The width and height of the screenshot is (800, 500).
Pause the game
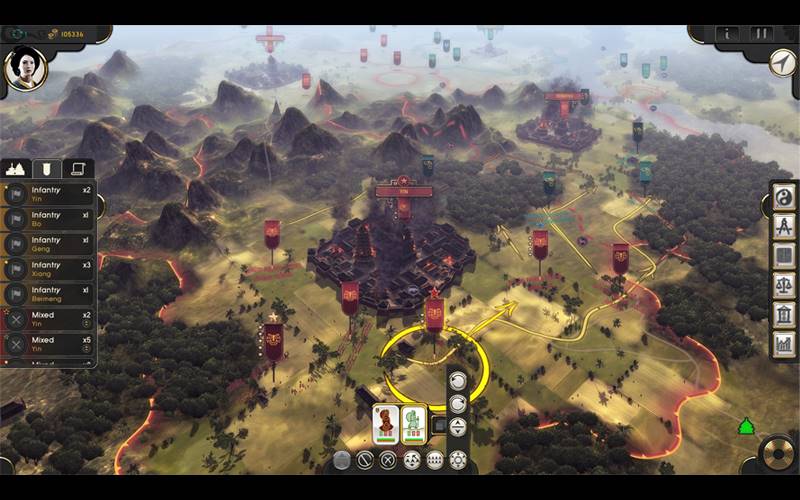click(762, 35)
